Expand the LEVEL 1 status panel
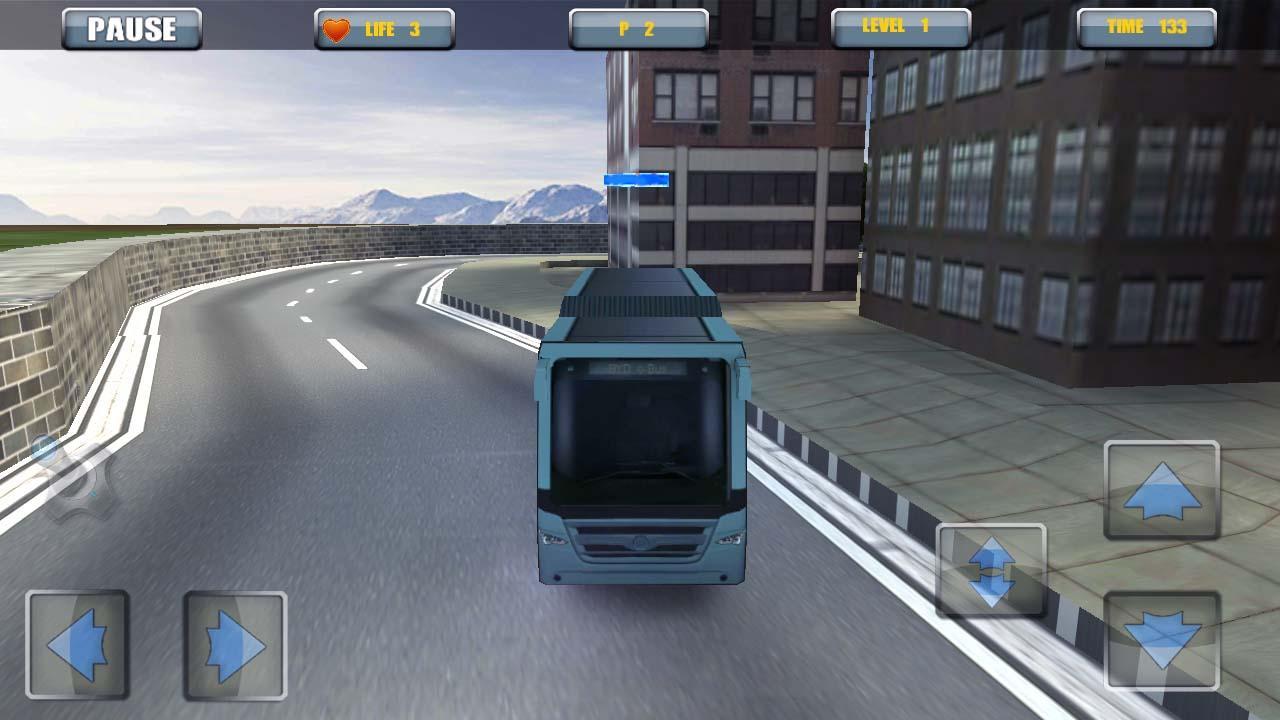Viewport: 1280px width, 720px height. coord(898,26)
